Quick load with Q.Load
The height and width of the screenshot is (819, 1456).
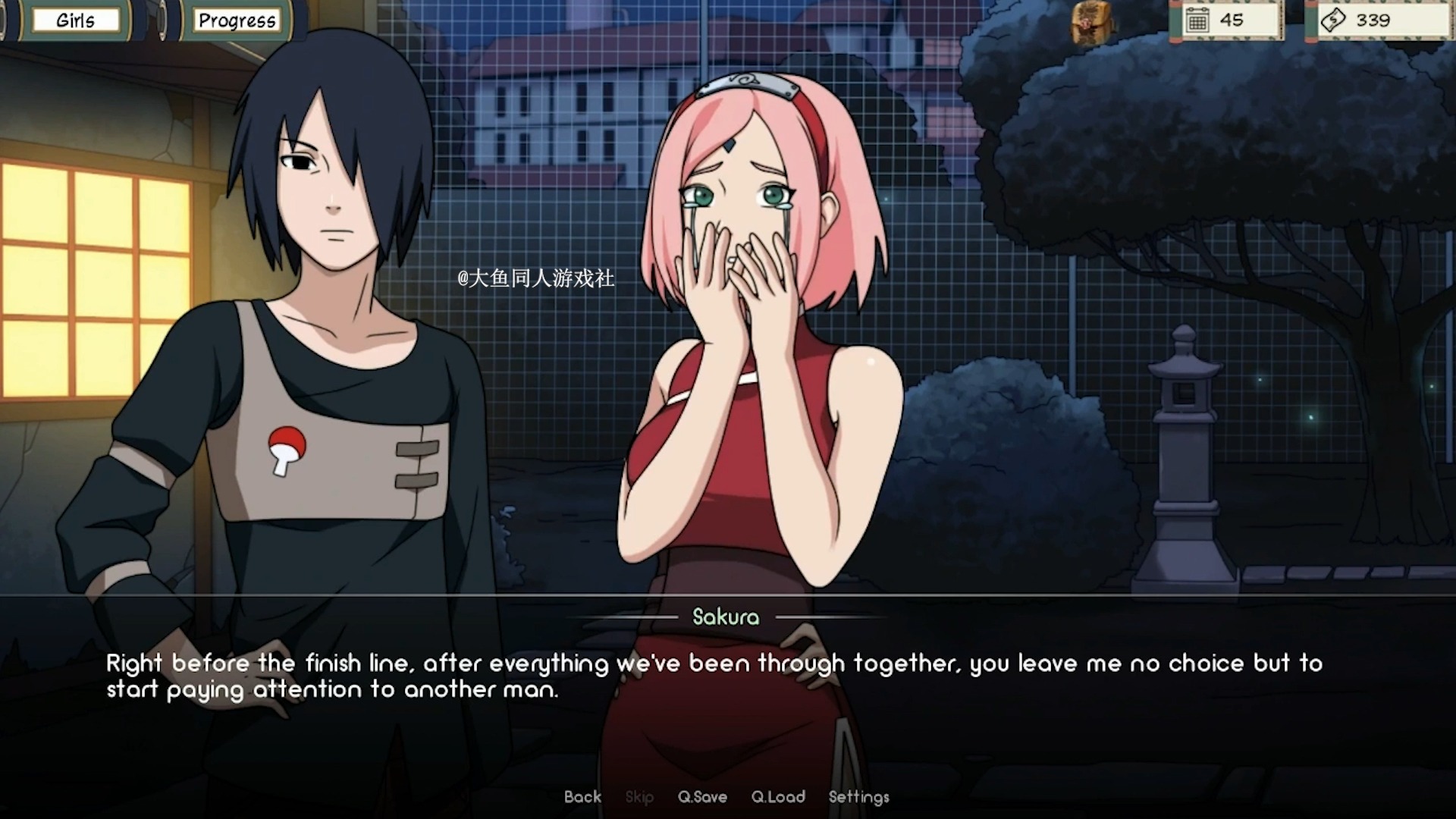pyautogui.click(x=778, y=797)
